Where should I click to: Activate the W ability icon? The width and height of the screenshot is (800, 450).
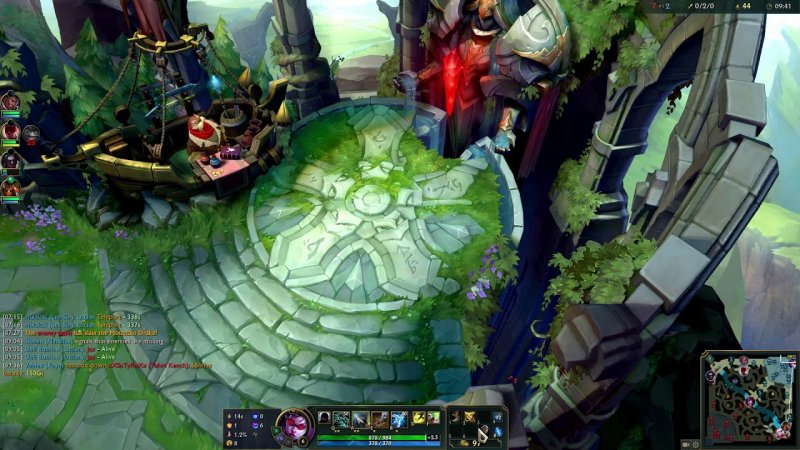(361, 418)
